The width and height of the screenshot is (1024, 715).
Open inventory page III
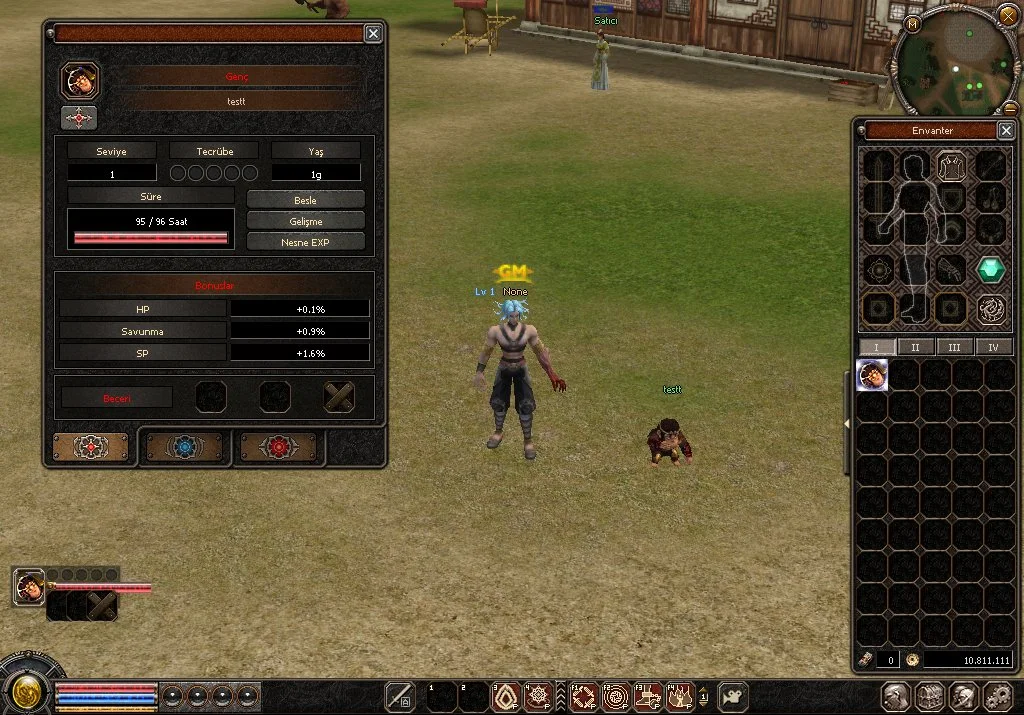coord(954,347)
